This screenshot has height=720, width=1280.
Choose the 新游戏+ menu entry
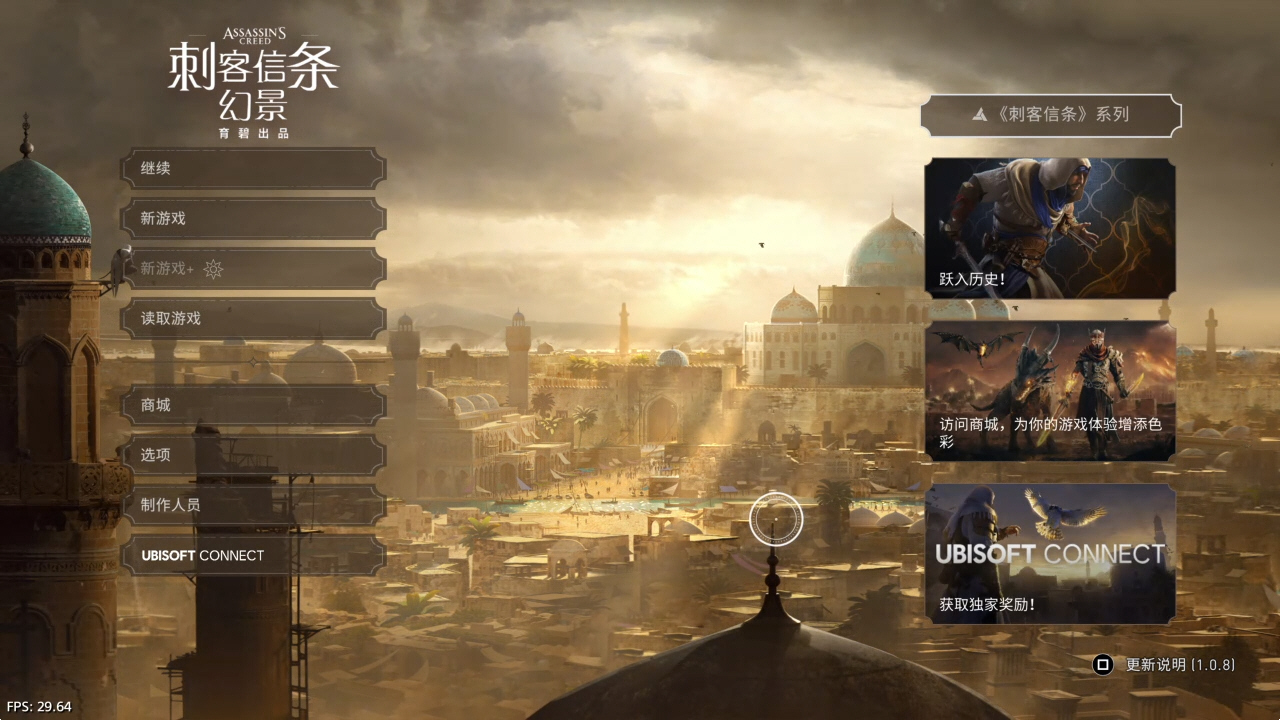(253, 268)
